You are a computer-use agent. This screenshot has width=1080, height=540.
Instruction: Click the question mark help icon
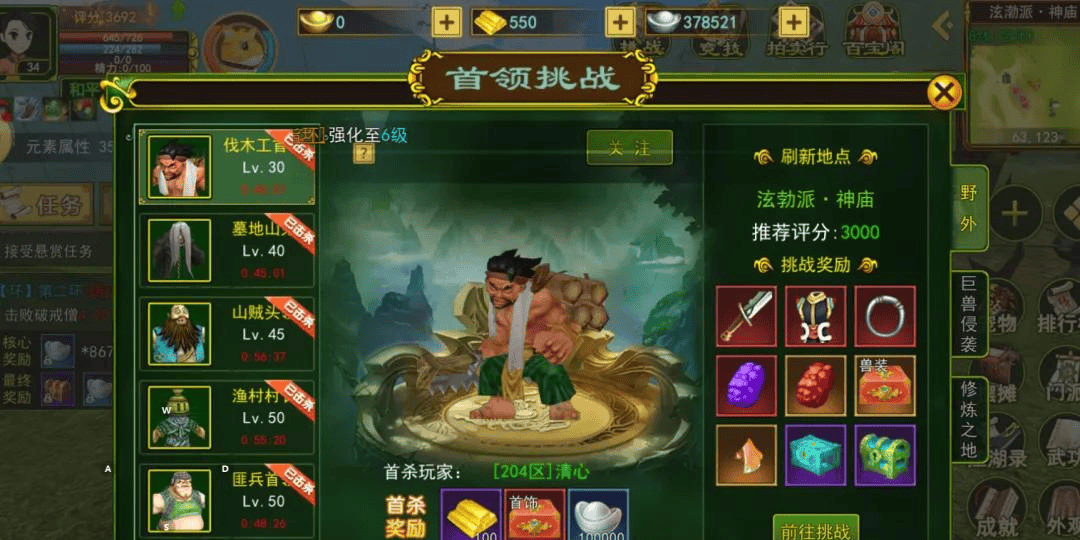362,154
